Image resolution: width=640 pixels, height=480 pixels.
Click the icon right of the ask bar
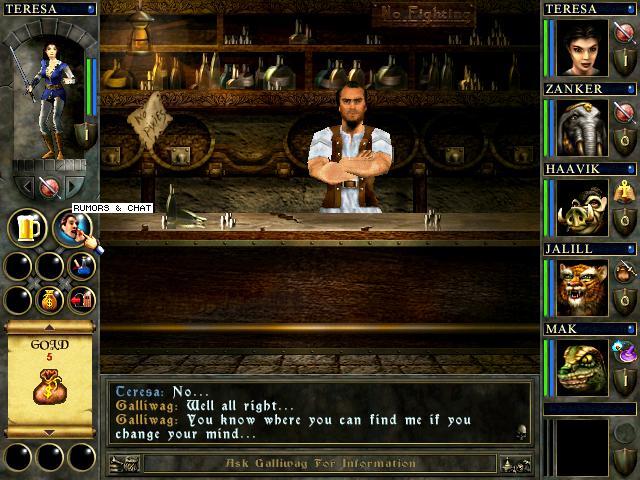click(x=515, y=464)
